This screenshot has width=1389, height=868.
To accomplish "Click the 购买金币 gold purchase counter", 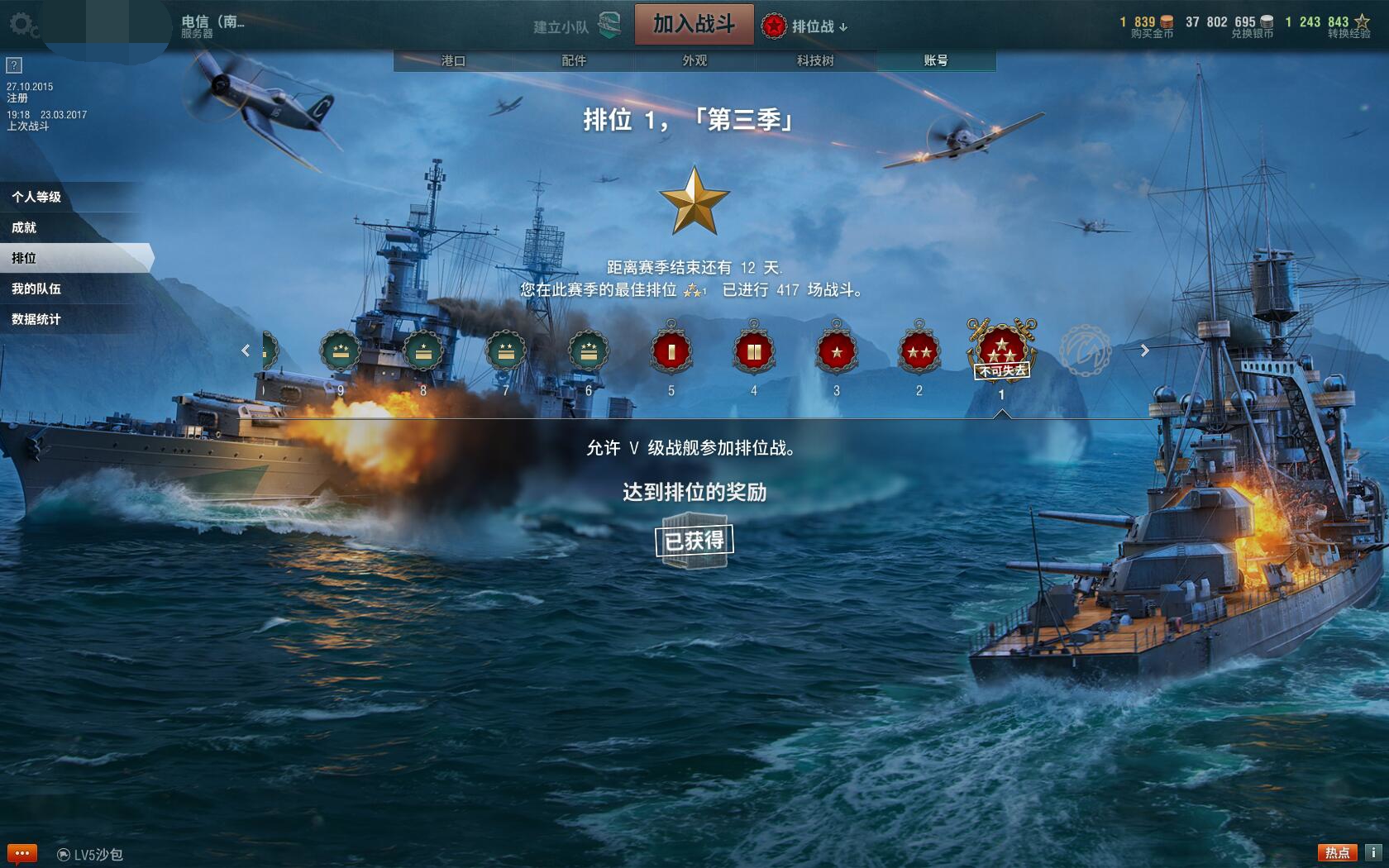I will 1148,26.
